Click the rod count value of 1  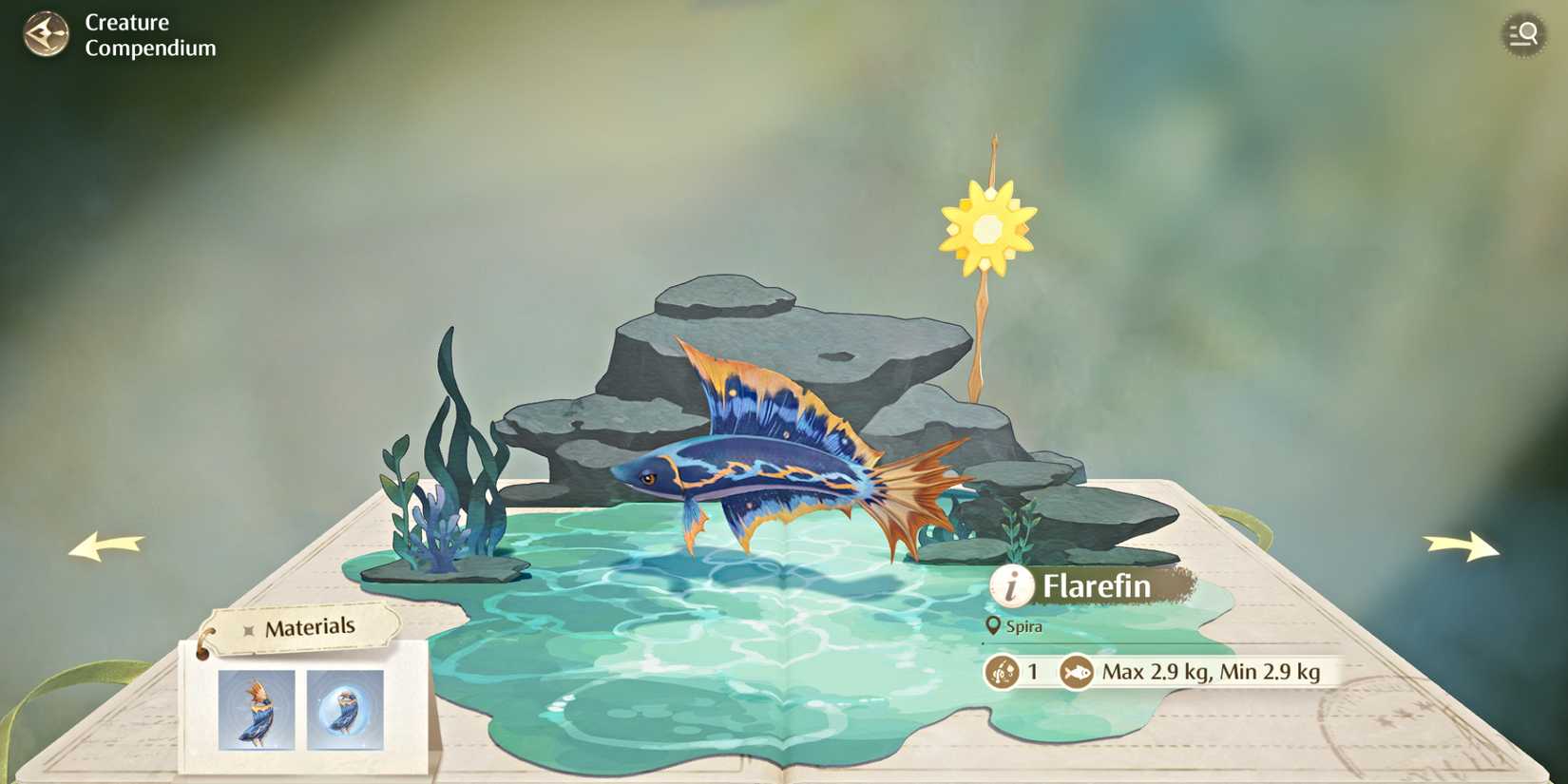coord(1033,670)
